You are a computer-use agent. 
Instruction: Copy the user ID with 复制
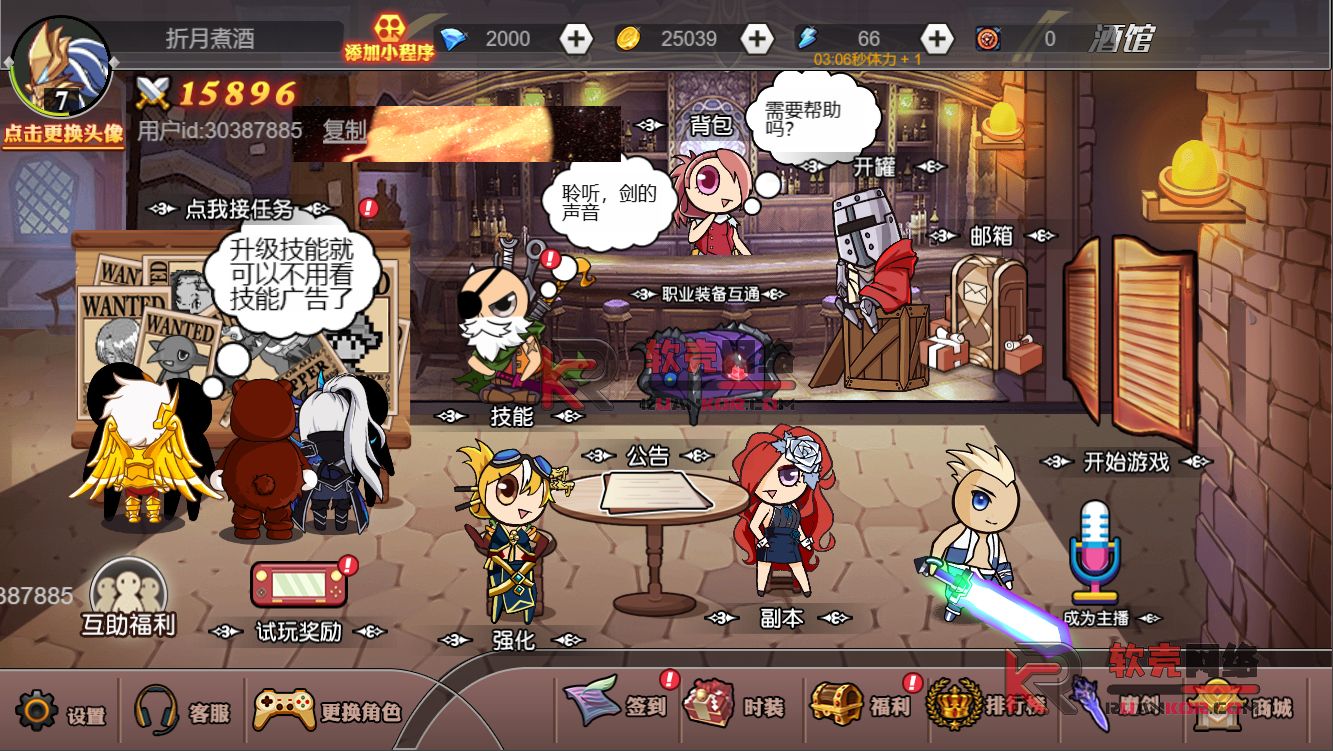click(x=345, y=130)
